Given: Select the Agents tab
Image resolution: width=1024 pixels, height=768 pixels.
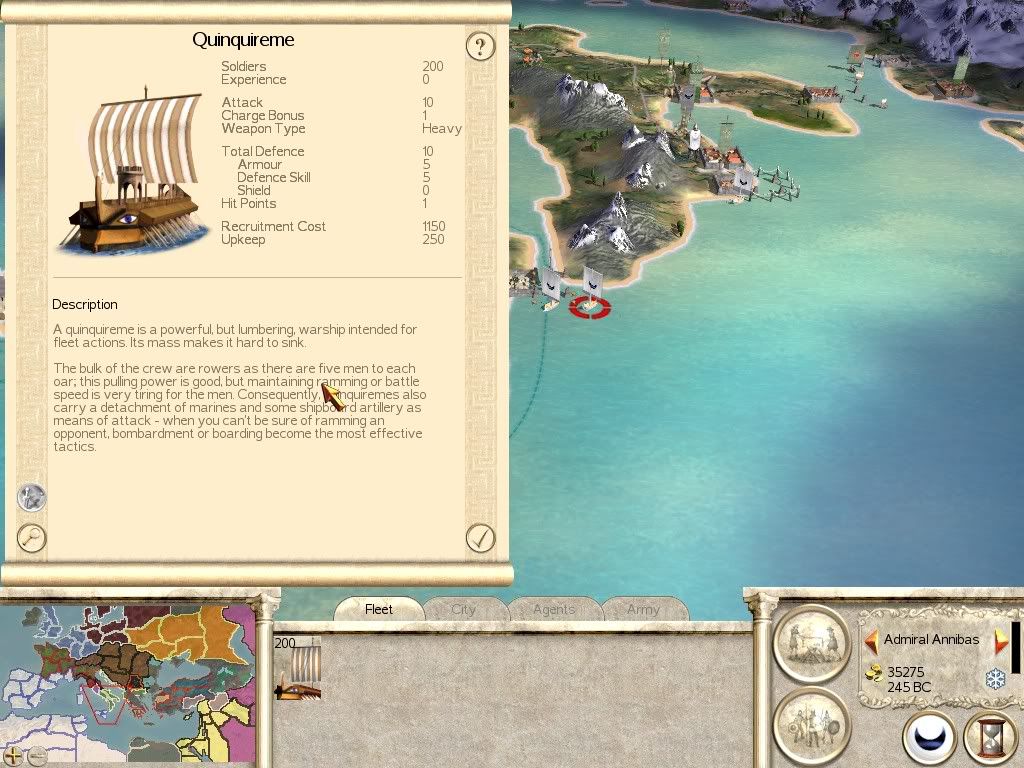Looking at the screenshot, I should coord(554,609).
